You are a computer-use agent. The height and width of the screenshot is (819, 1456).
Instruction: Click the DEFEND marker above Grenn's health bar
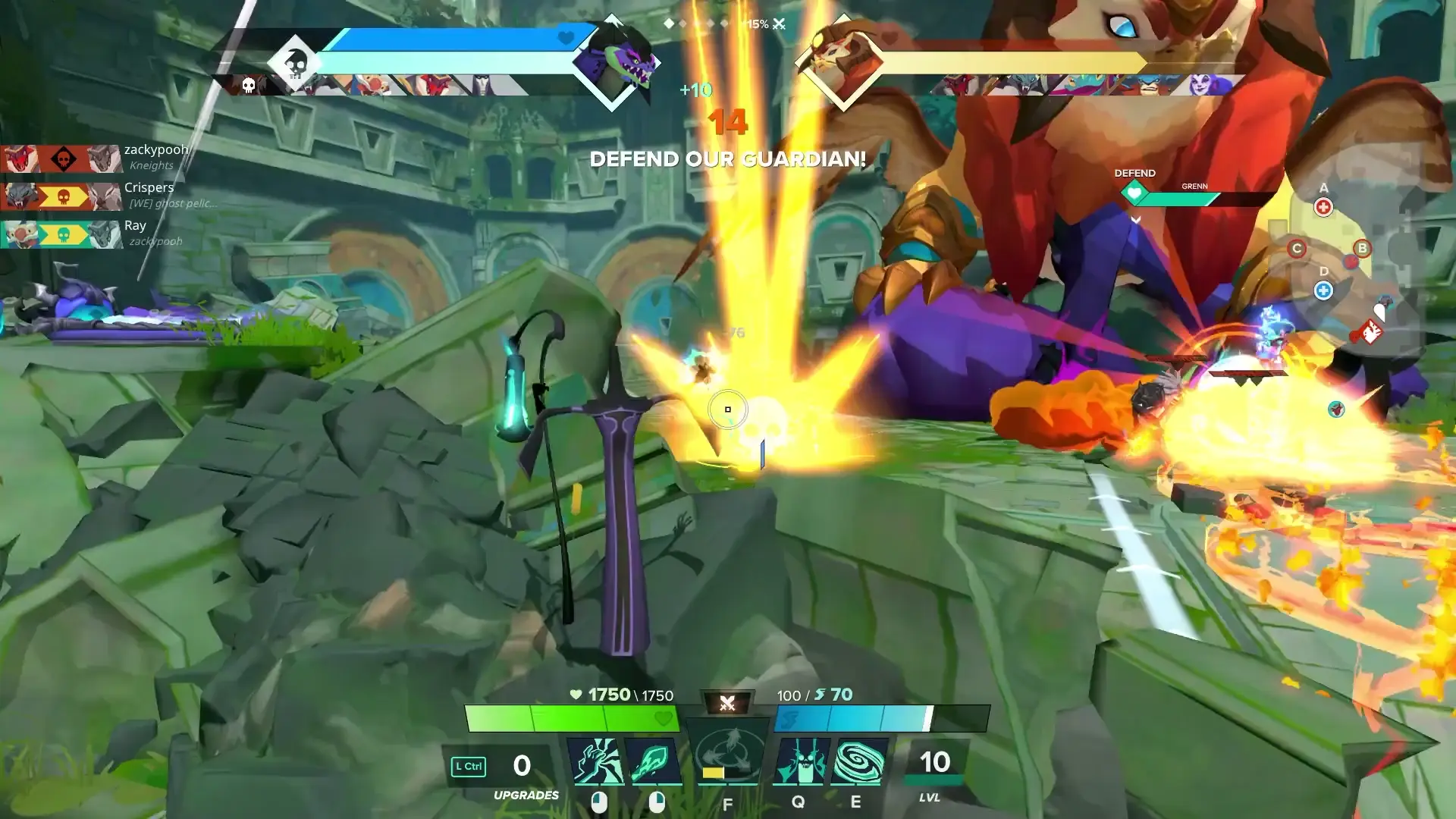tap(1134, 173)
